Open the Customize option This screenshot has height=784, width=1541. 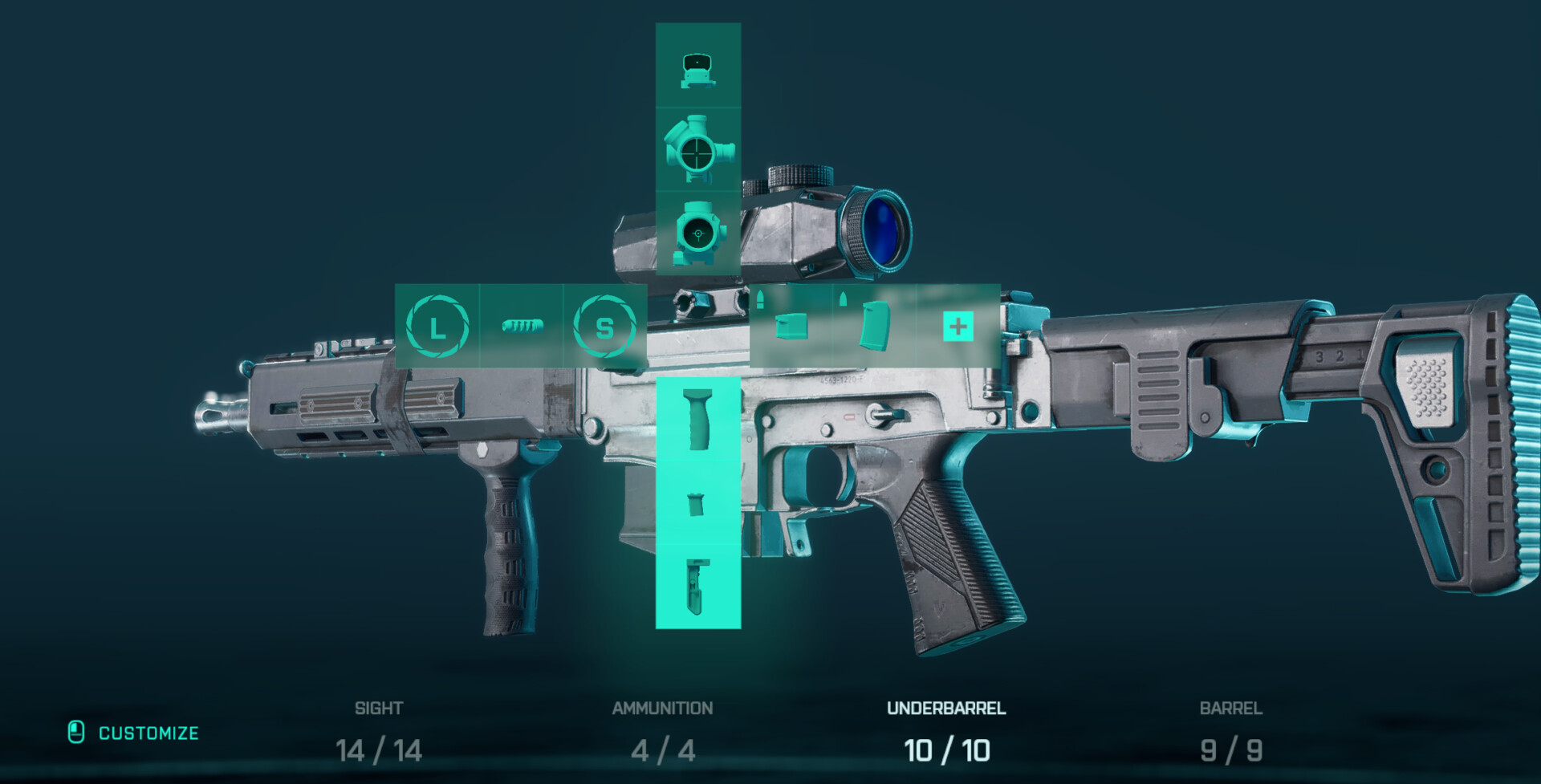pyautogui.click(x=134, y=733)
